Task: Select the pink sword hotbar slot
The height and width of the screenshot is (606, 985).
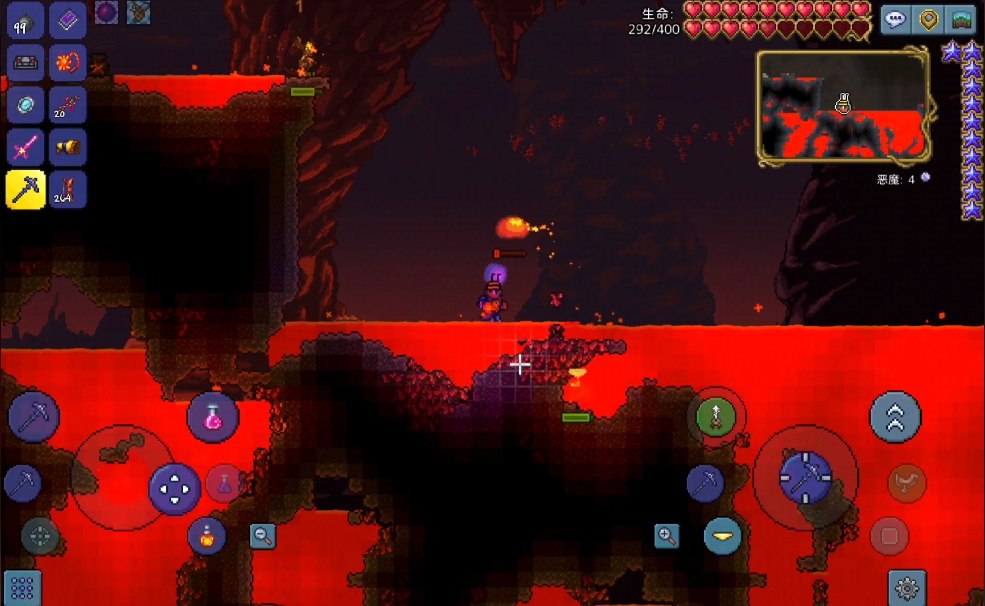Action: tap(26, 147)
